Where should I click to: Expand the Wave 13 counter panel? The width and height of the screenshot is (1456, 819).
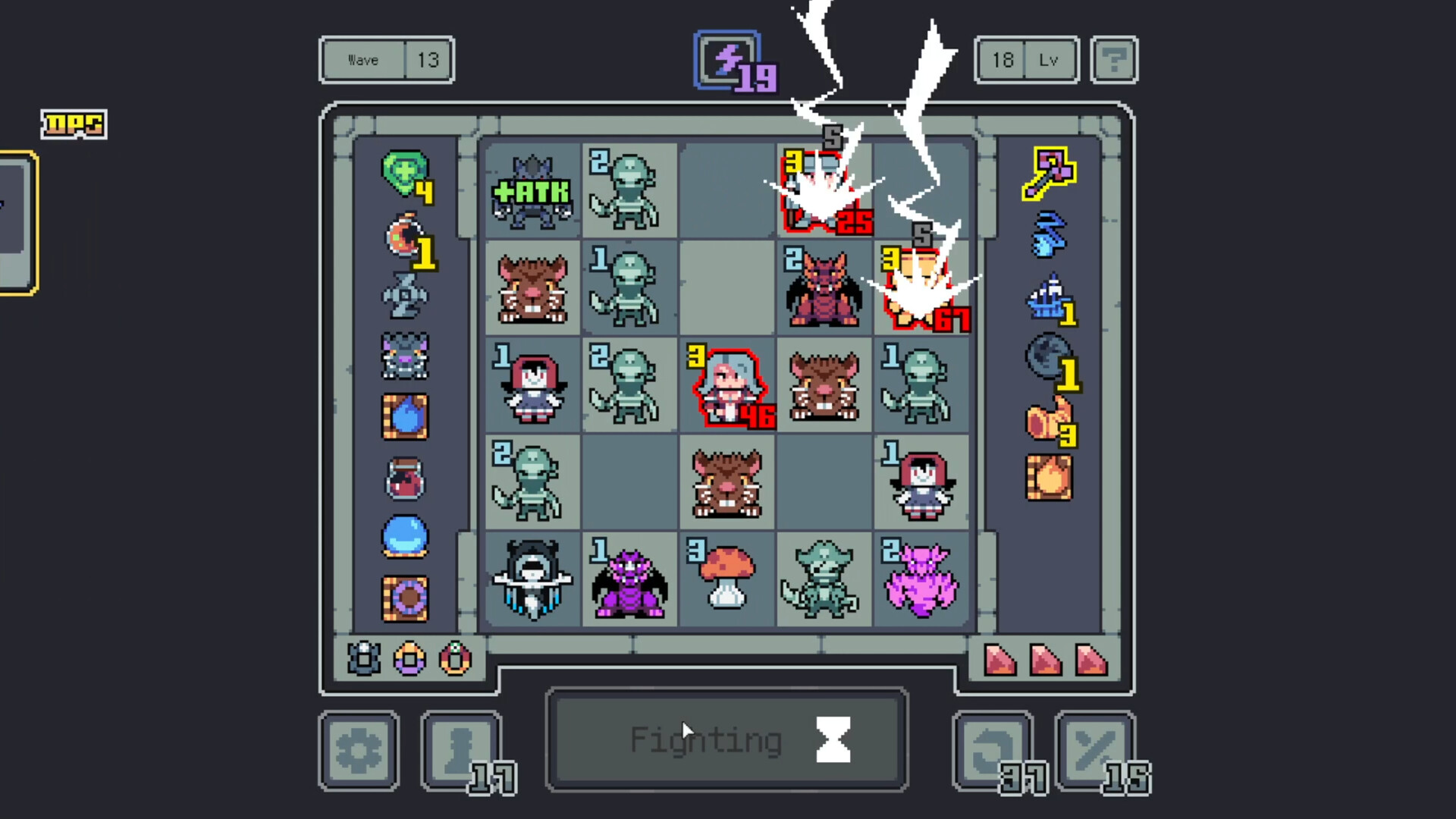pos(387,60)
